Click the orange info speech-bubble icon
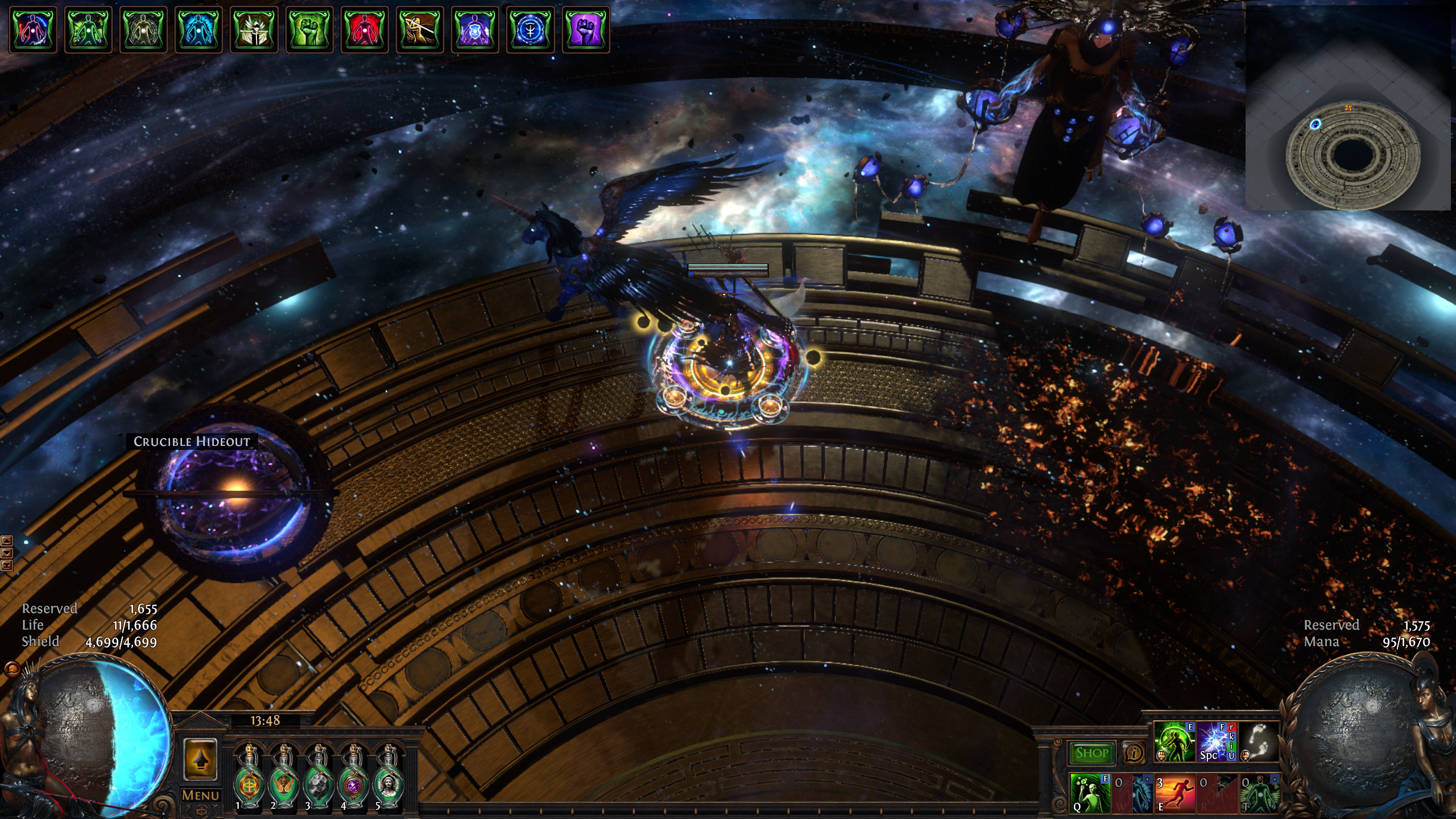This screenshot has height=819, width=1456. [x=1134, y=753]
